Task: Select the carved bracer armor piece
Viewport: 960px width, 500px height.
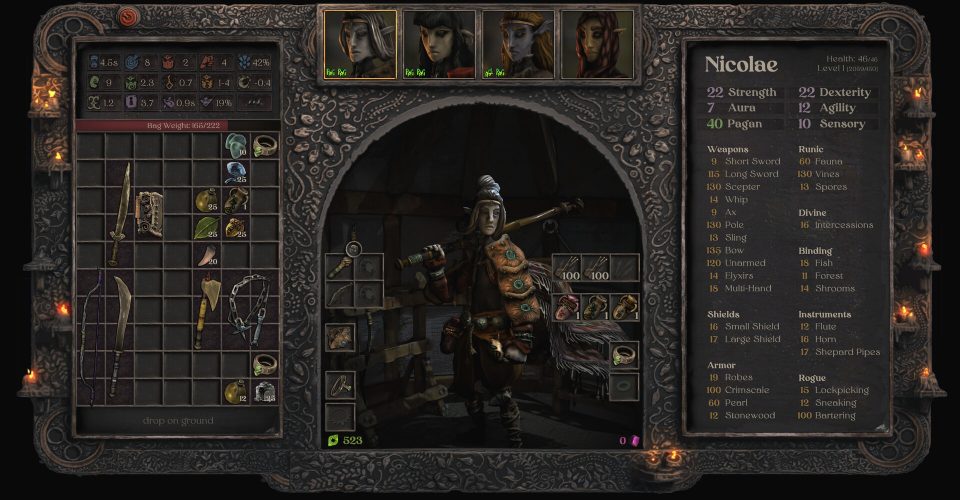Action: (149, 212)
